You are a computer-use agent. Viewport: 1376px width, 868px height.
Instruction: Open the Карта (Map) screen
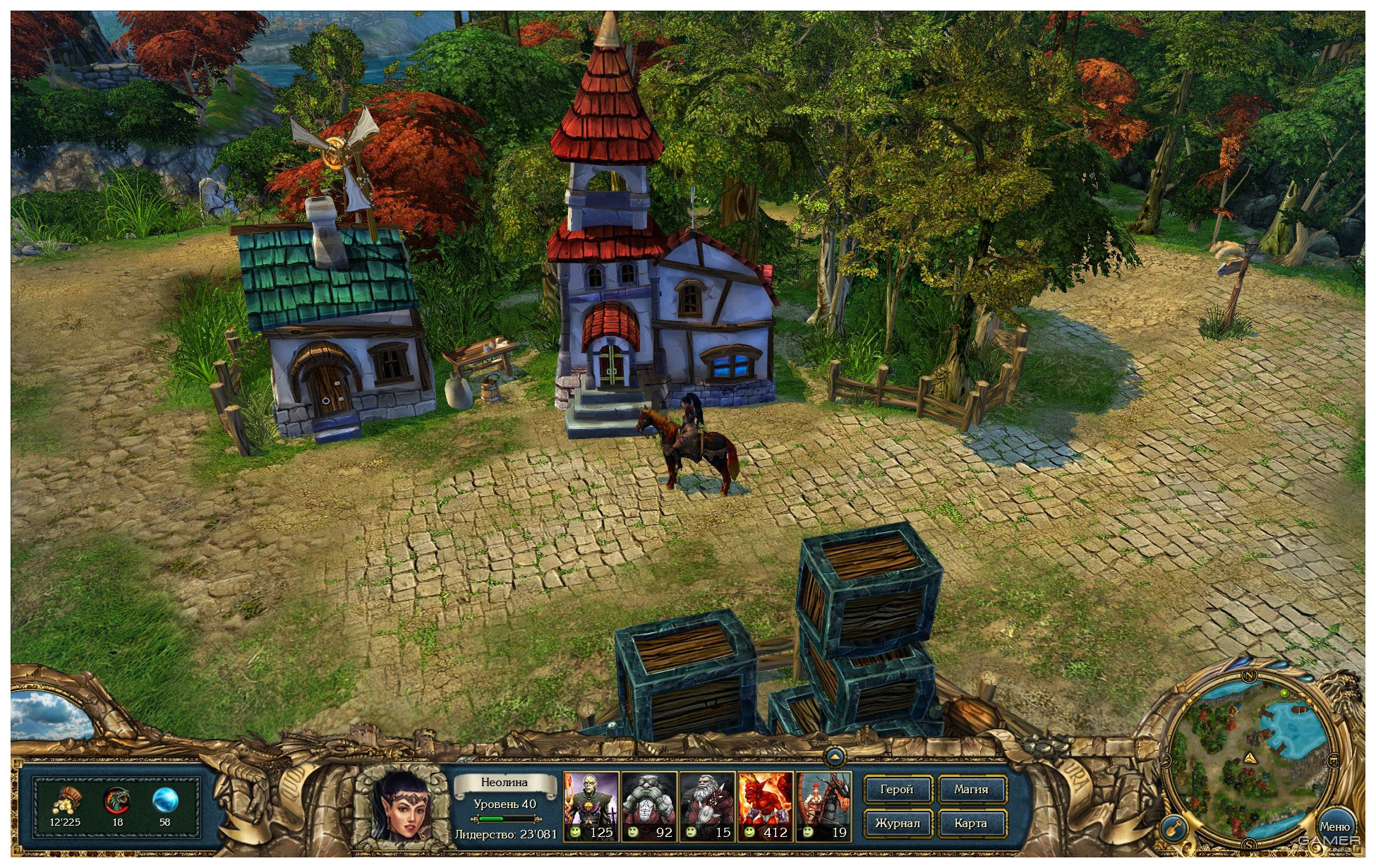971,823
